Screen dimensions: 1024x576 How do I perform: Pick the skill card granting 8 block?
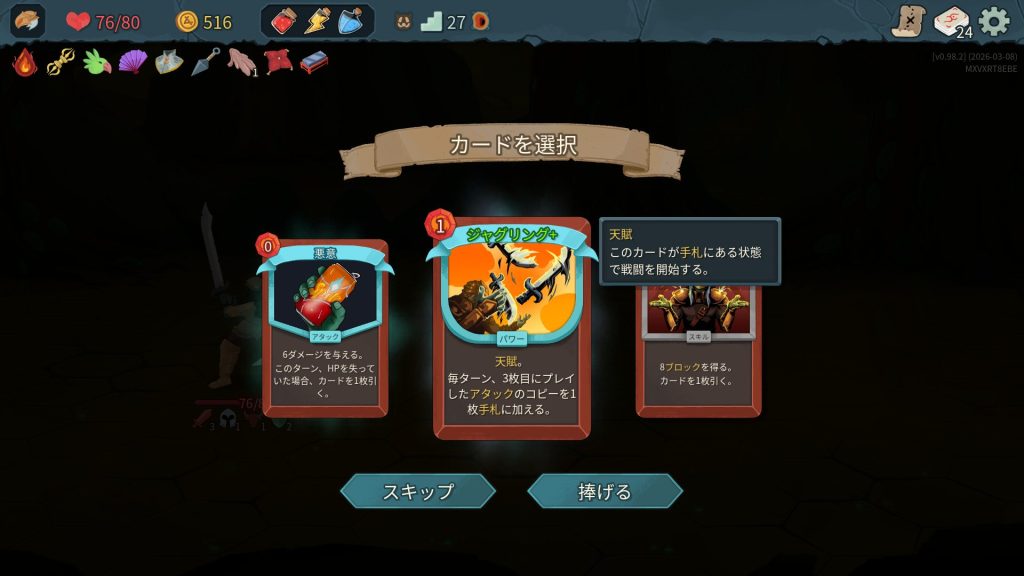[x=698, y=350]
